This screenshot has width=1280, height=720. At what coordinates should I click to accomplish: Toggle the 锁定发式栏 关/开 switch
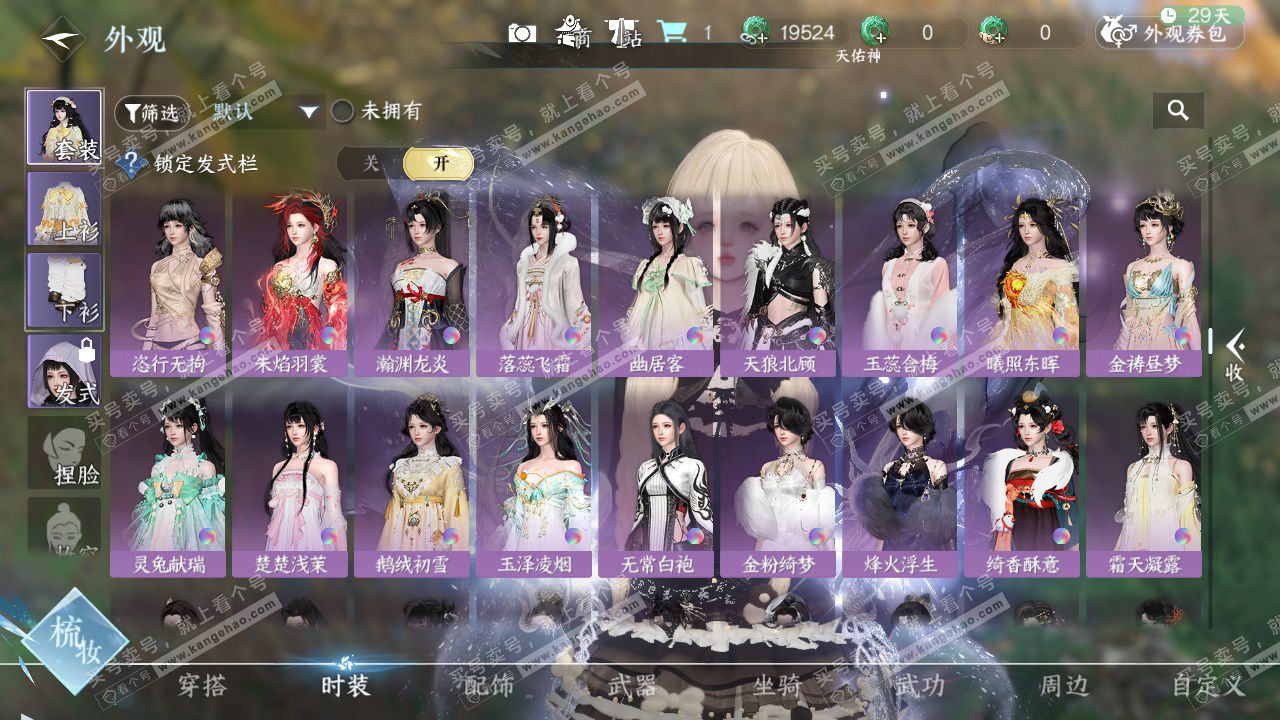[x=405, y=163]
